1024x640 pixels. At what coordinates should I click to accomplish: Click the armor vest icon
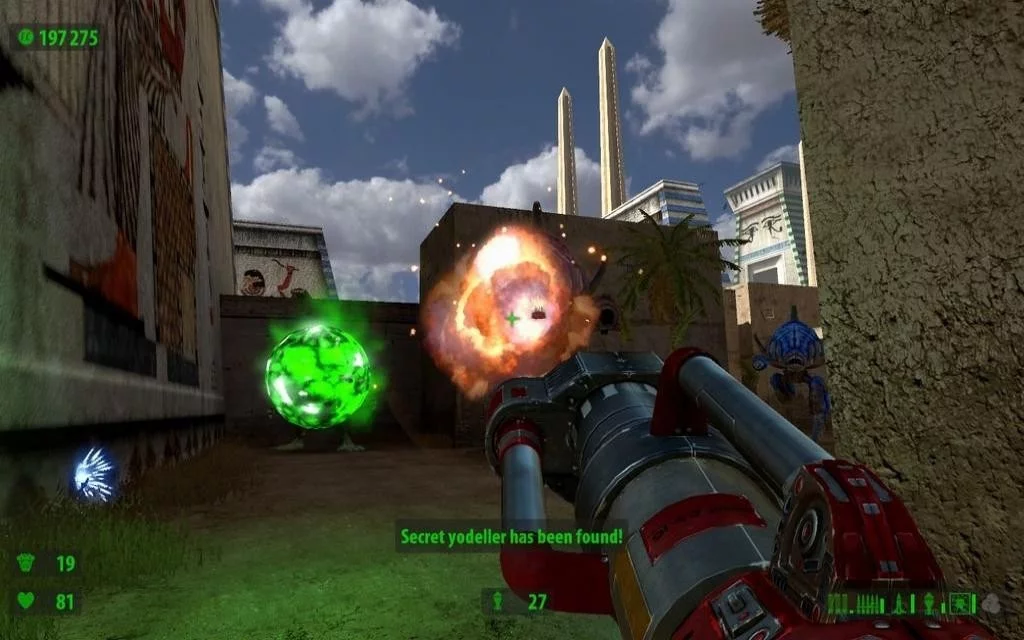click(x=27, y=563)
